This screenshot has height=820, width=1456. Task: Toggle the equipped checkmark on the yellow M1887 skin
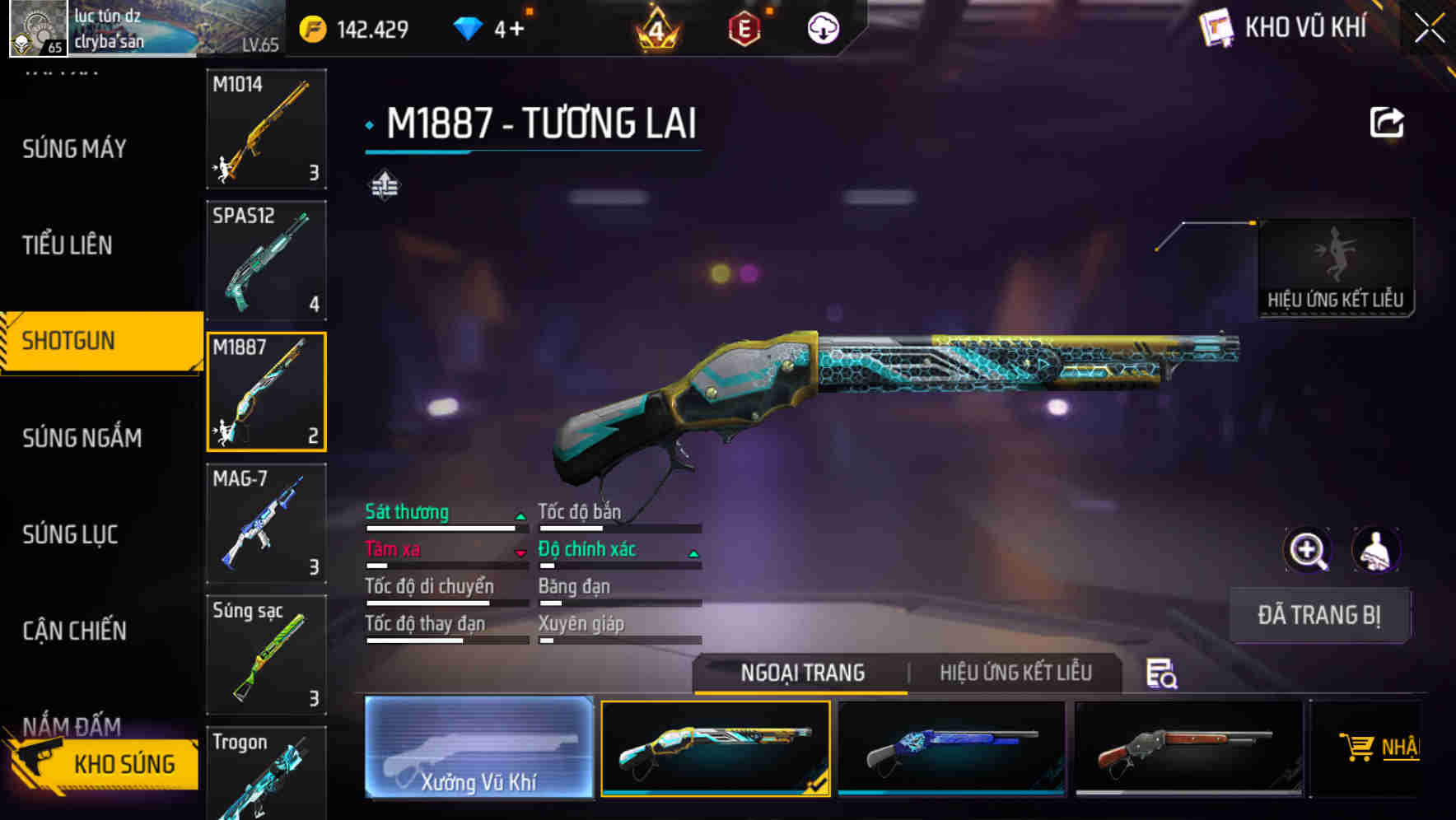click(815, 784)
